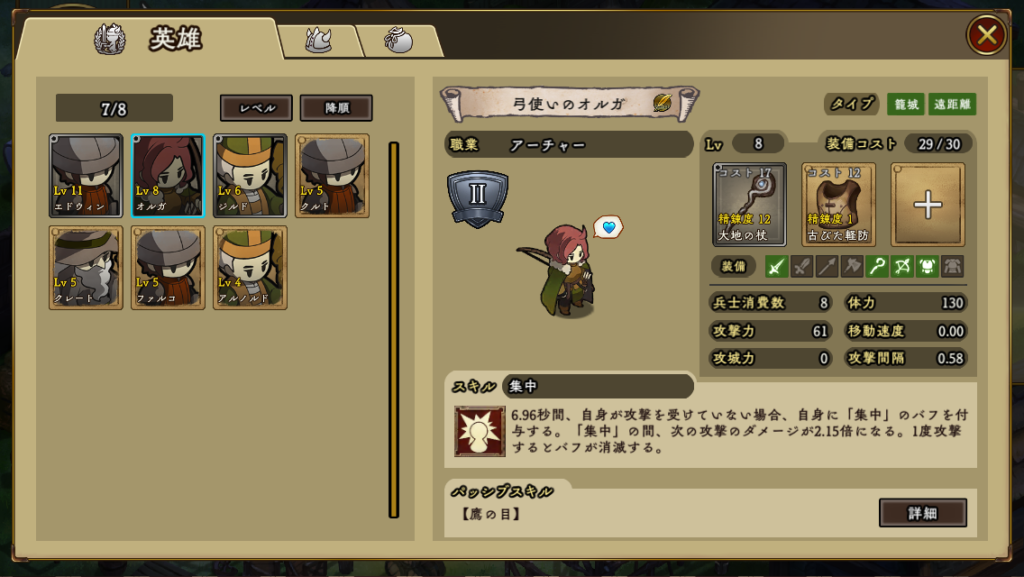The height and width of the screenshot is (577, 1024).
Task: Select hero エドウィン Lv 11
Action: 86,176
